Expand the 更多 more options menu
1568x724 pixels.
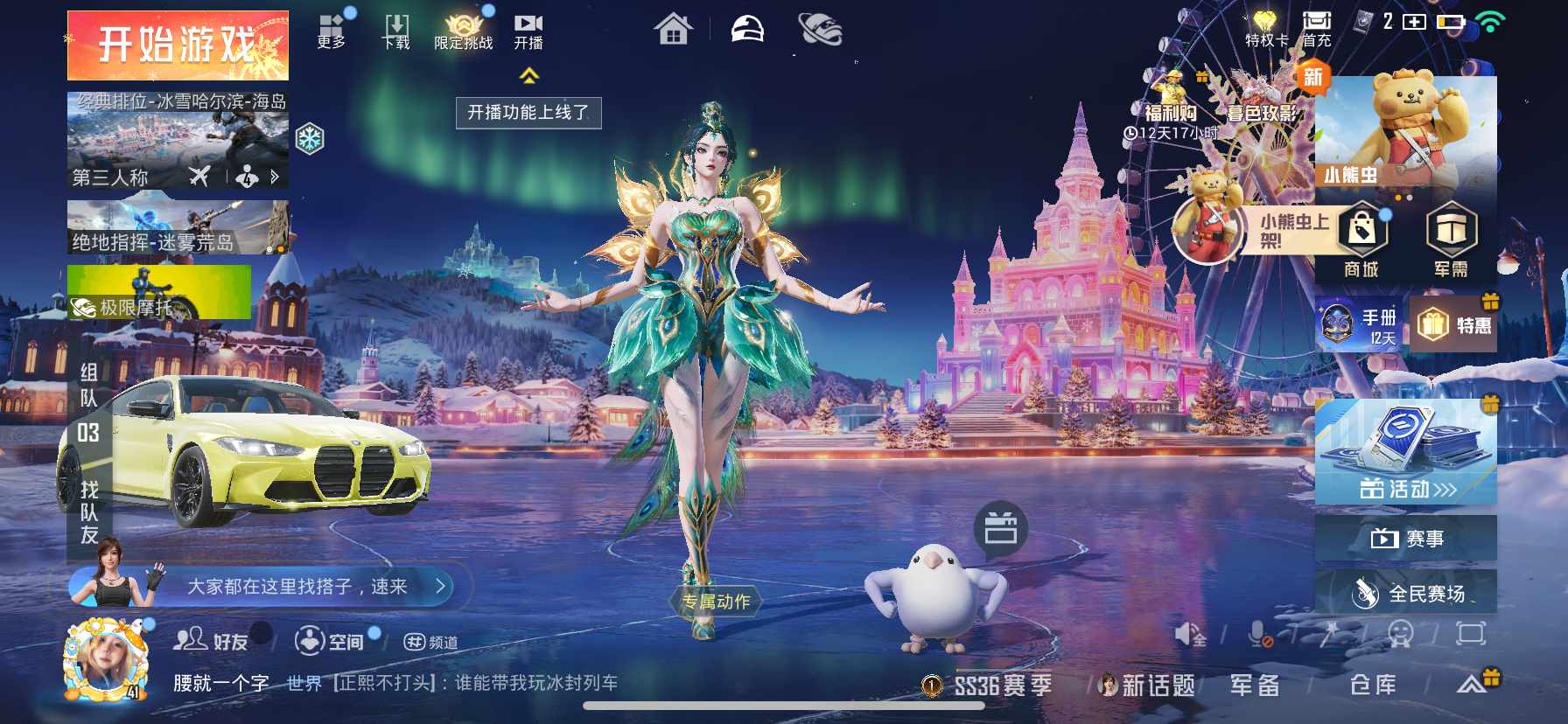click(x=331, y=28)
